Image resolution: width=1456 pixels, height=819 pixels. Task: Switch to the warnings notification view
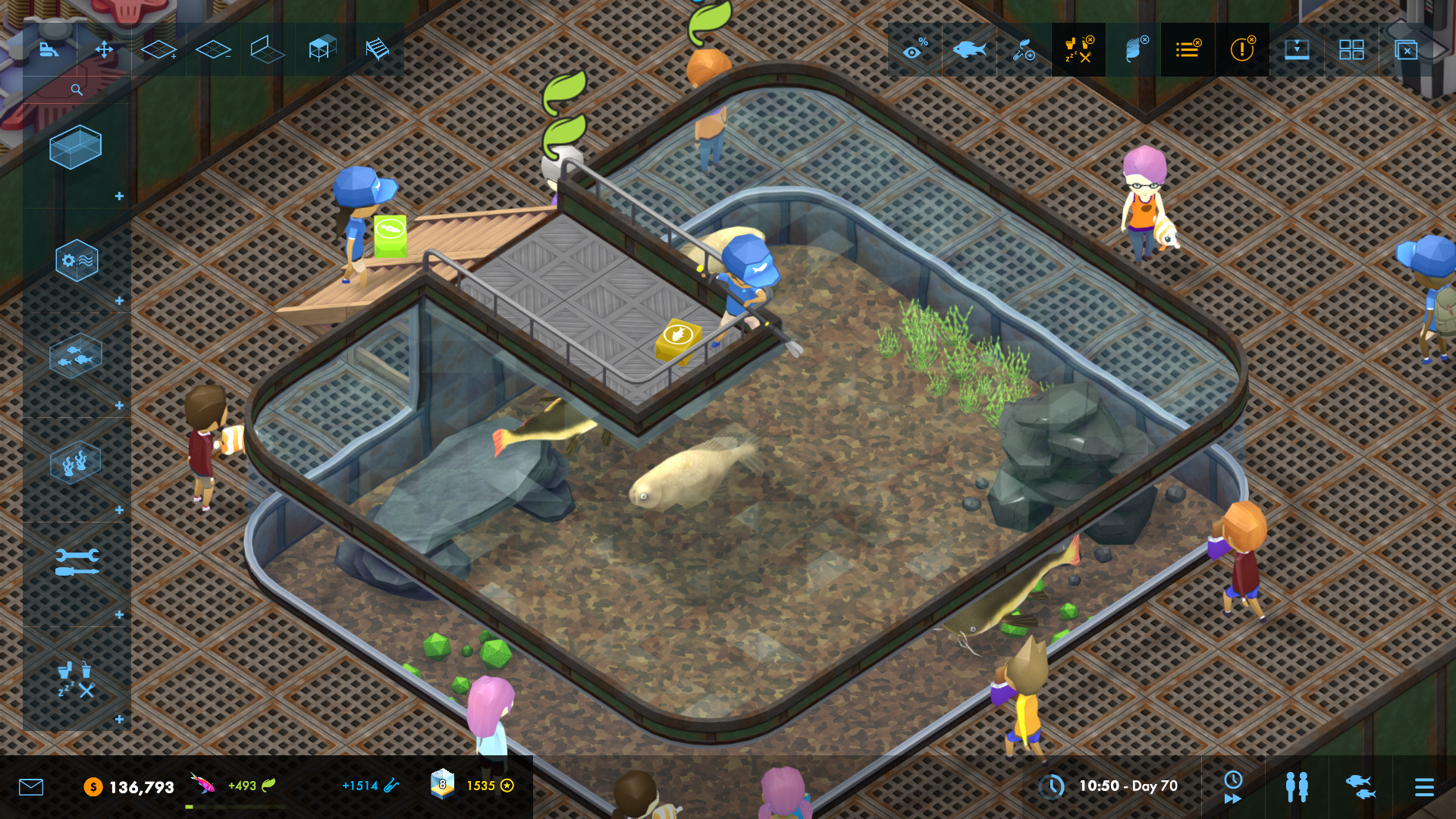1242,50
